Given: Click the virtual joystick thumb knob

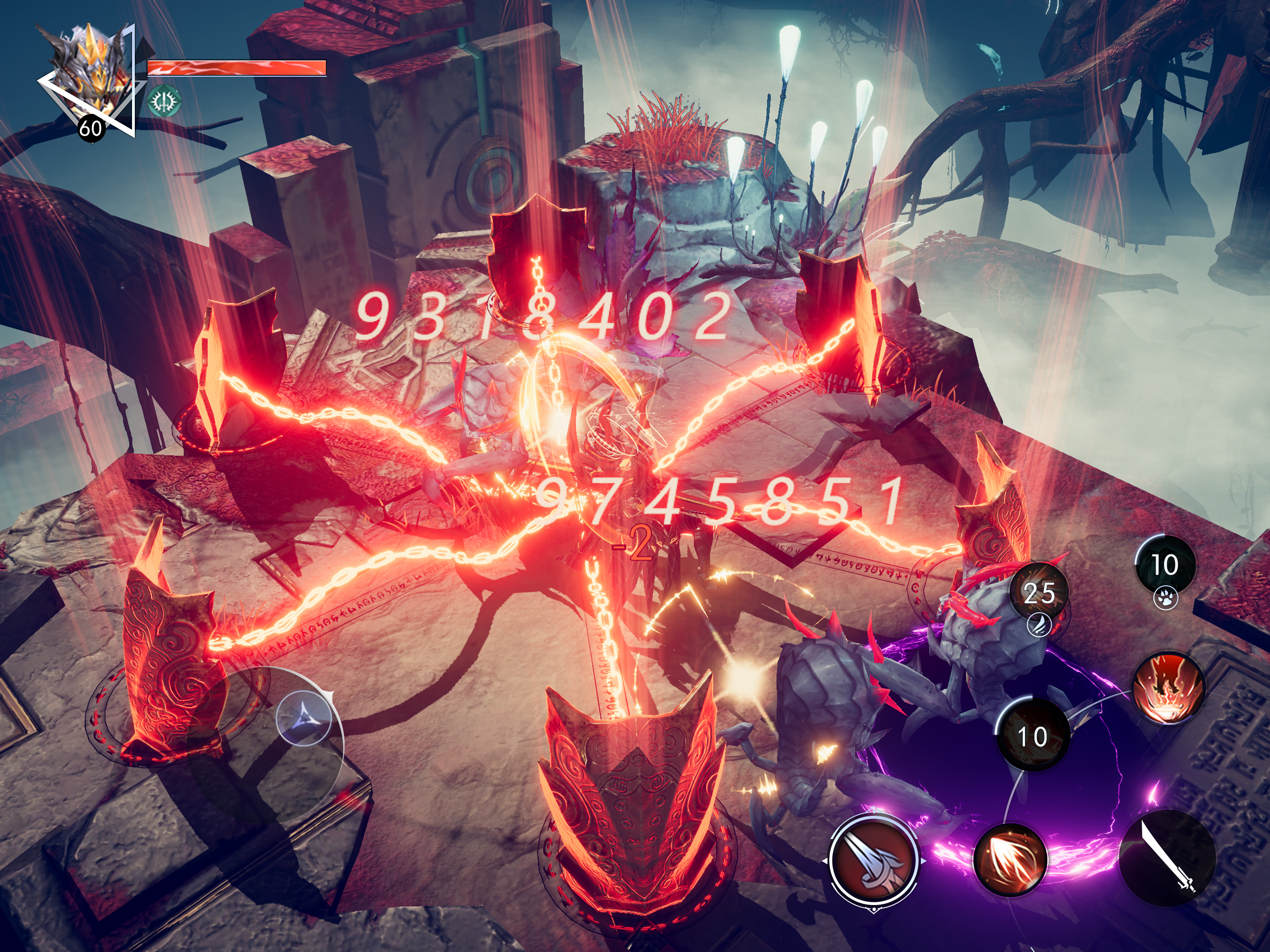Looking at the screenshot, I should [x=304, y=718].
